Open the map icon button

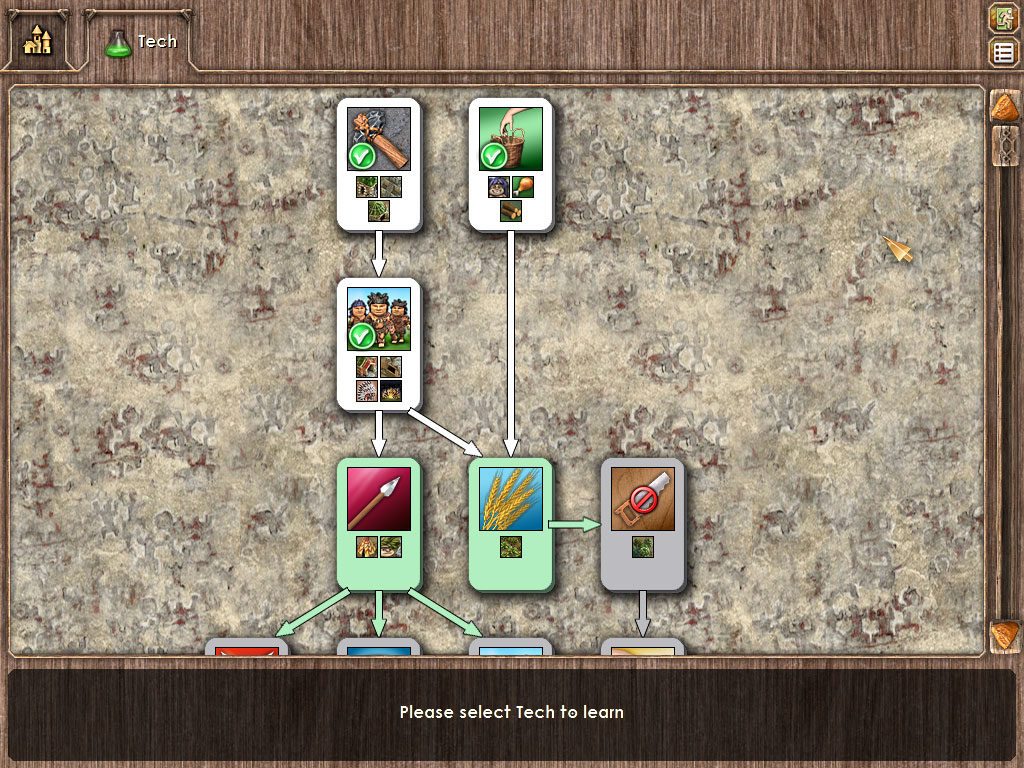click(x=1003, y=18)
